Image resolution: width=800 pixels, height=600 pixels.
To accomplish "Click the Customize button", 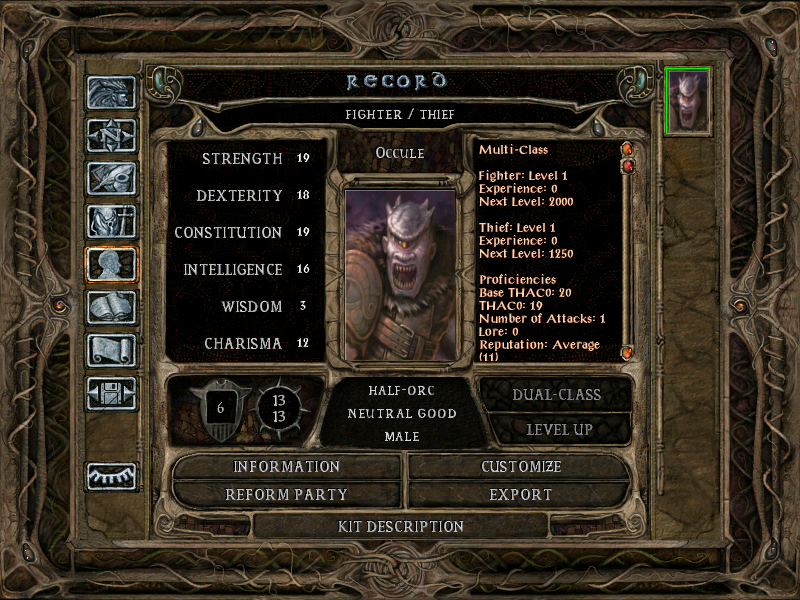I will (521, 467).
